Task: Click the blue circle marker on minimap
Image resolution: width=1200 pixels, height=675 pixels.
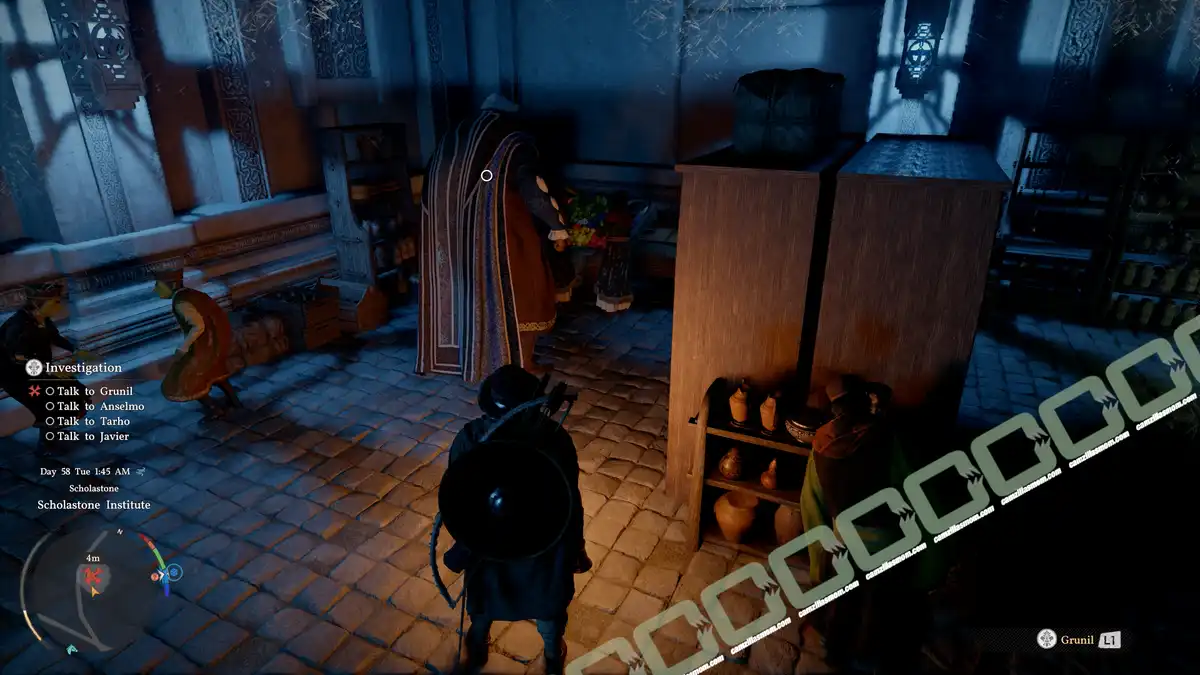Action: coord(175,573)
